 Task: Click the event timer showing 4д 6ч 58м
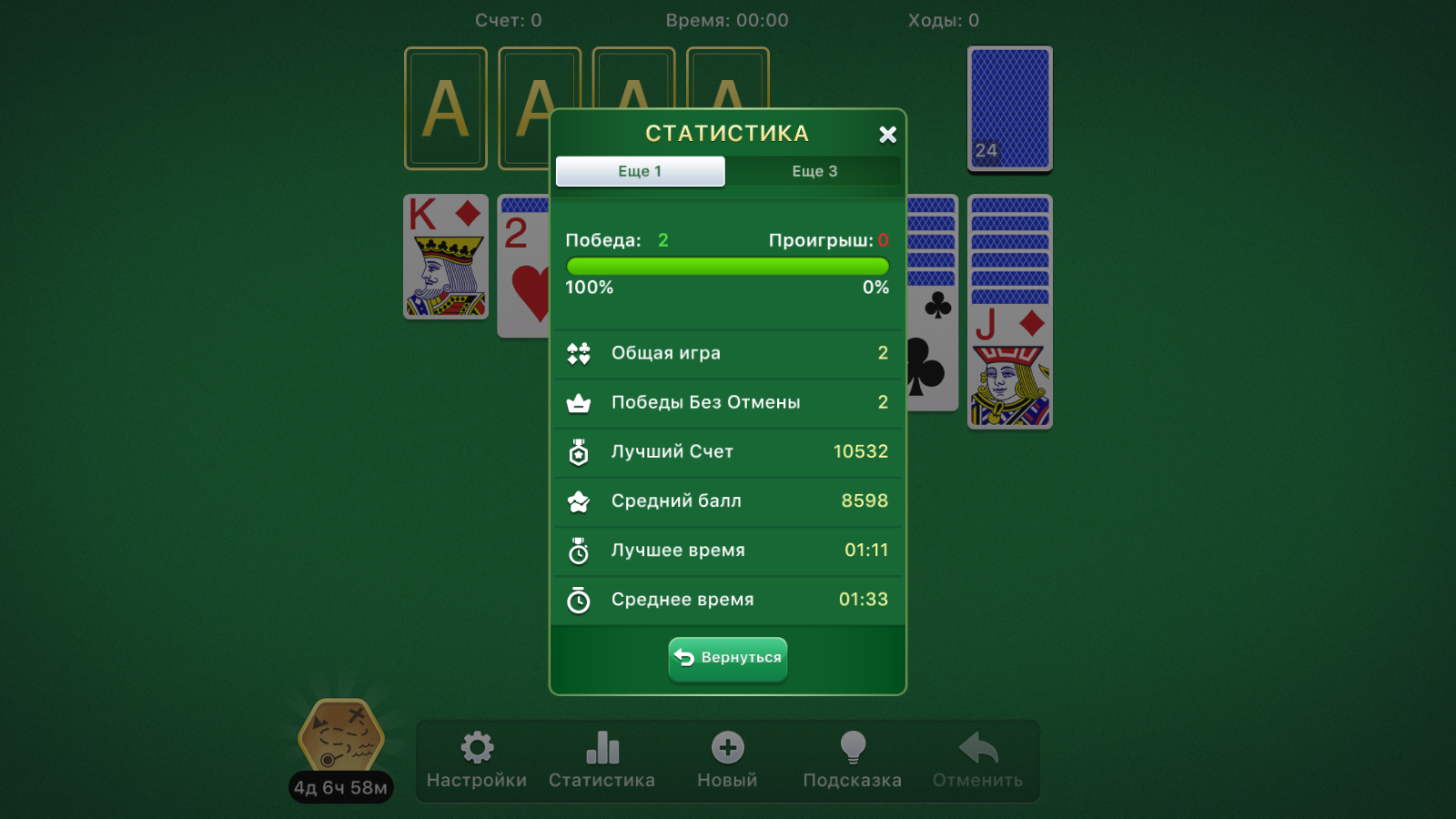(x=340, y=788)
